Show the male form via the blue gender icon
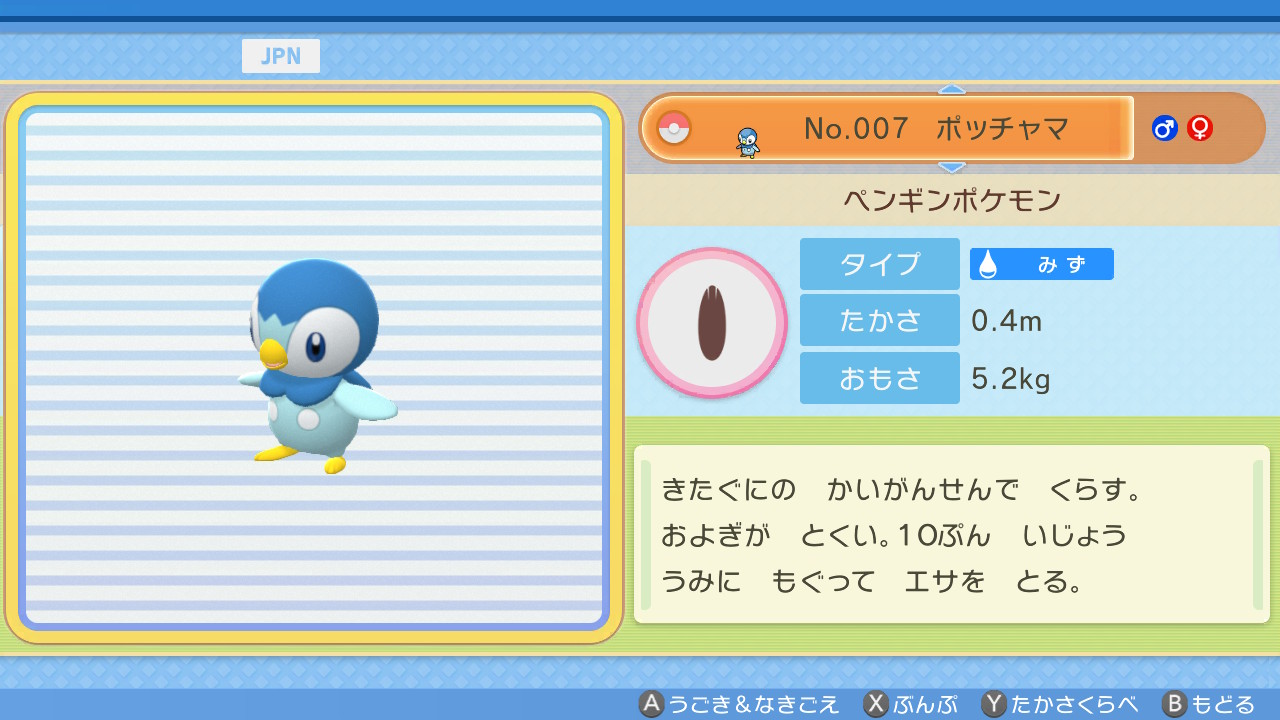This screenshot has height=720, width=1280. [x=1164, y=128]
